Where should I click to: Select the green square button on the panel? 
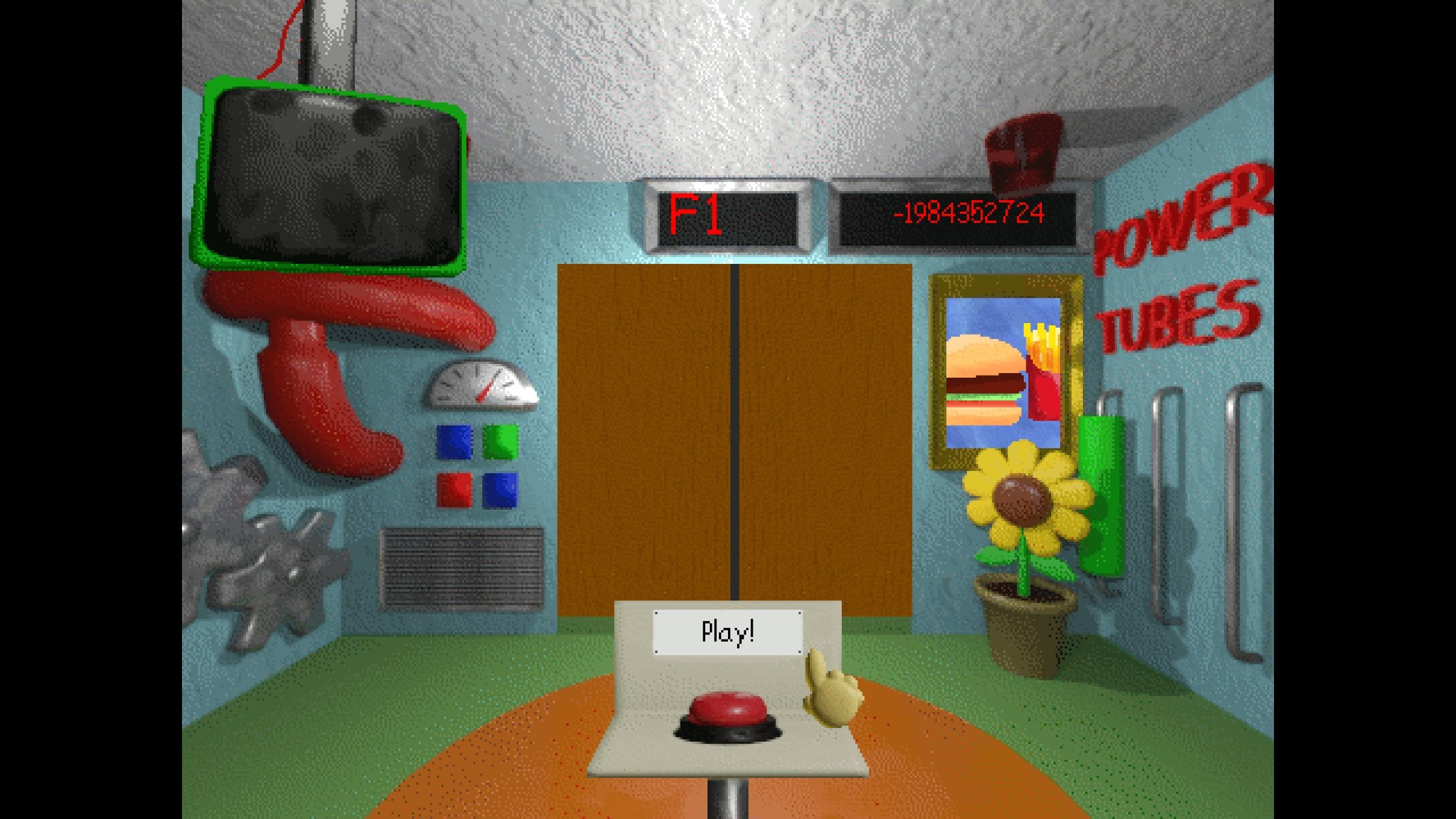[x=502, y=442]
